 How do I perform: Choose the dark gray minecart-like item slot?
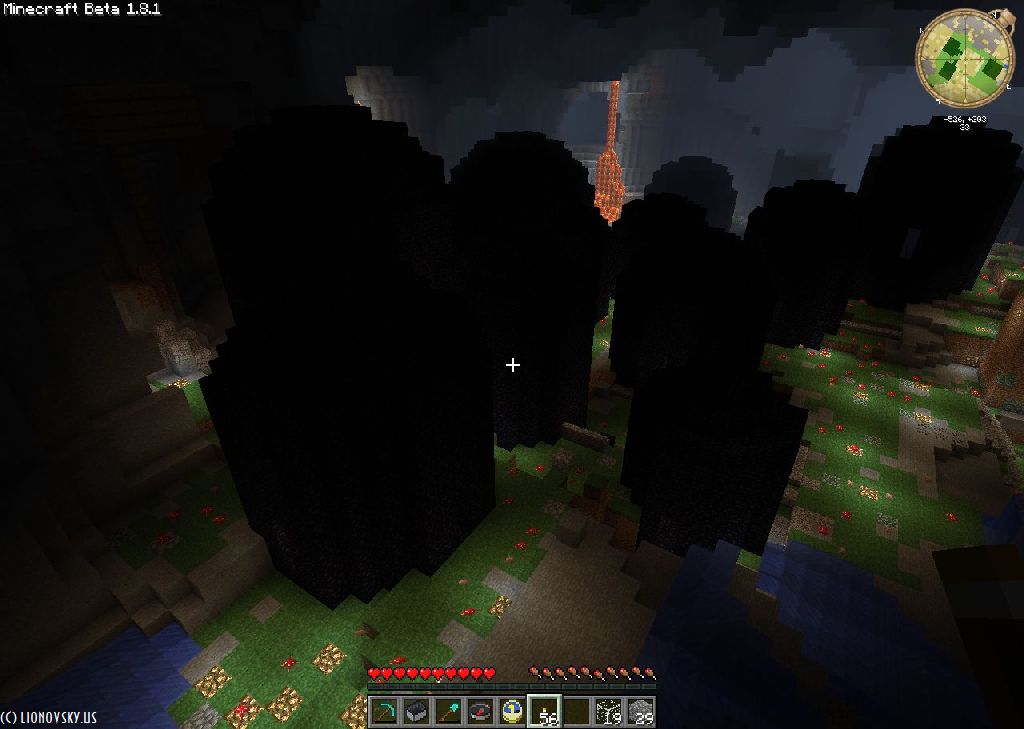coord(417,711)
